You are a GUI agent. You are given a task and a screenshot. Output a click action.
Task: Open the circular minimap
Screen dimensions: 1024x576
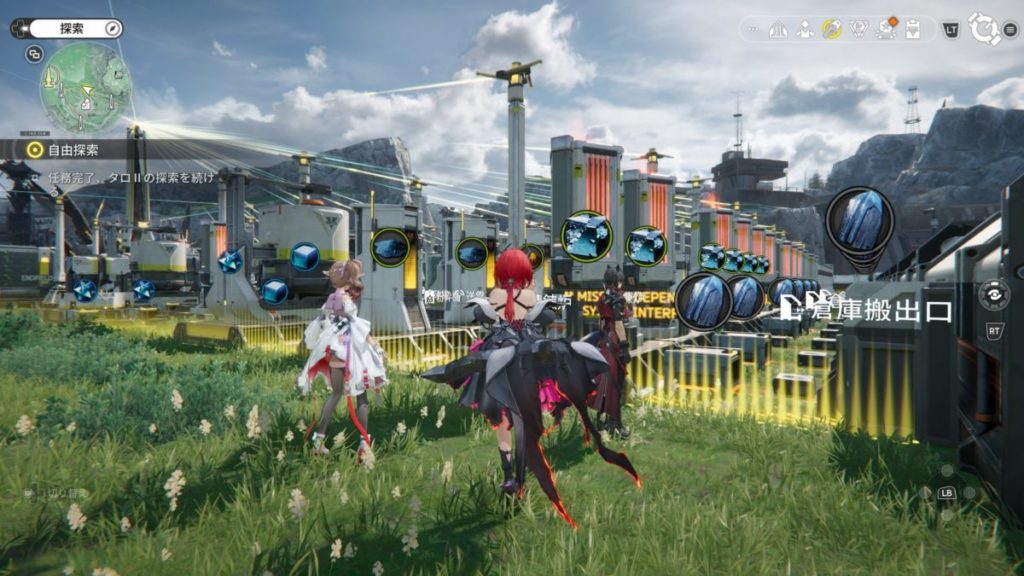coord(85,88)
